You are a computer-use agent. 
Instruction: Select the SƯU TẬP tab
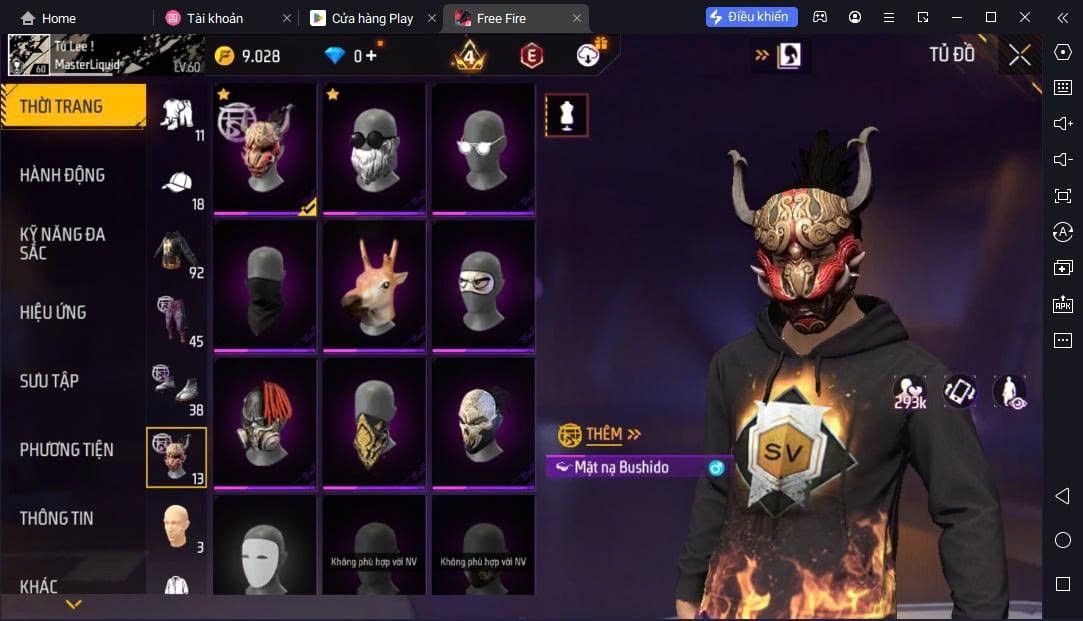tap(49, 381)
